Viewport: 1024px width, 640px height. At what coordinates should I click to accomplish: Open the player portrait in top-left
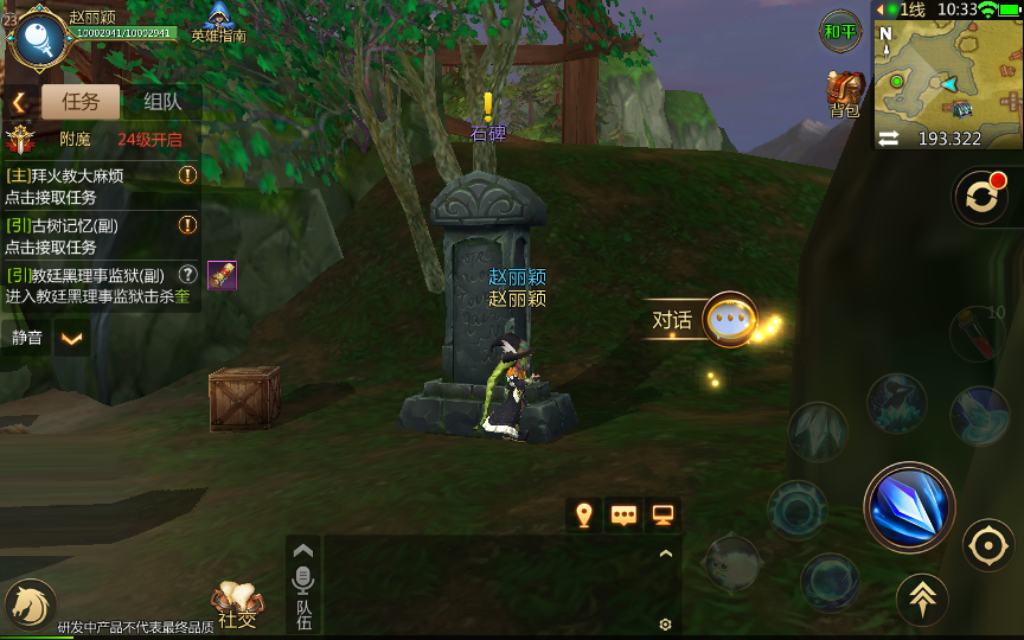[x=38, y=36]
